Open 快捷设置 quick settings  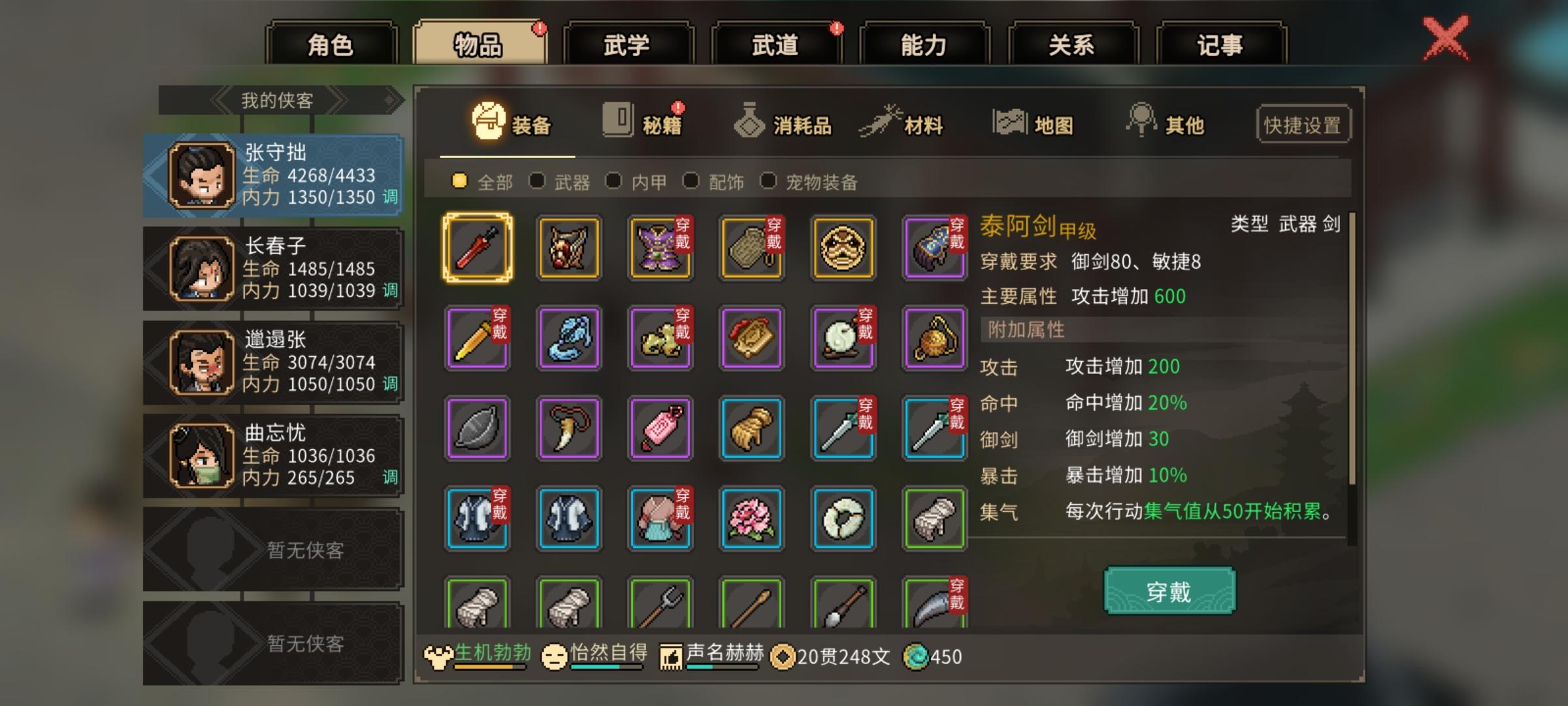pos(1303,124)
